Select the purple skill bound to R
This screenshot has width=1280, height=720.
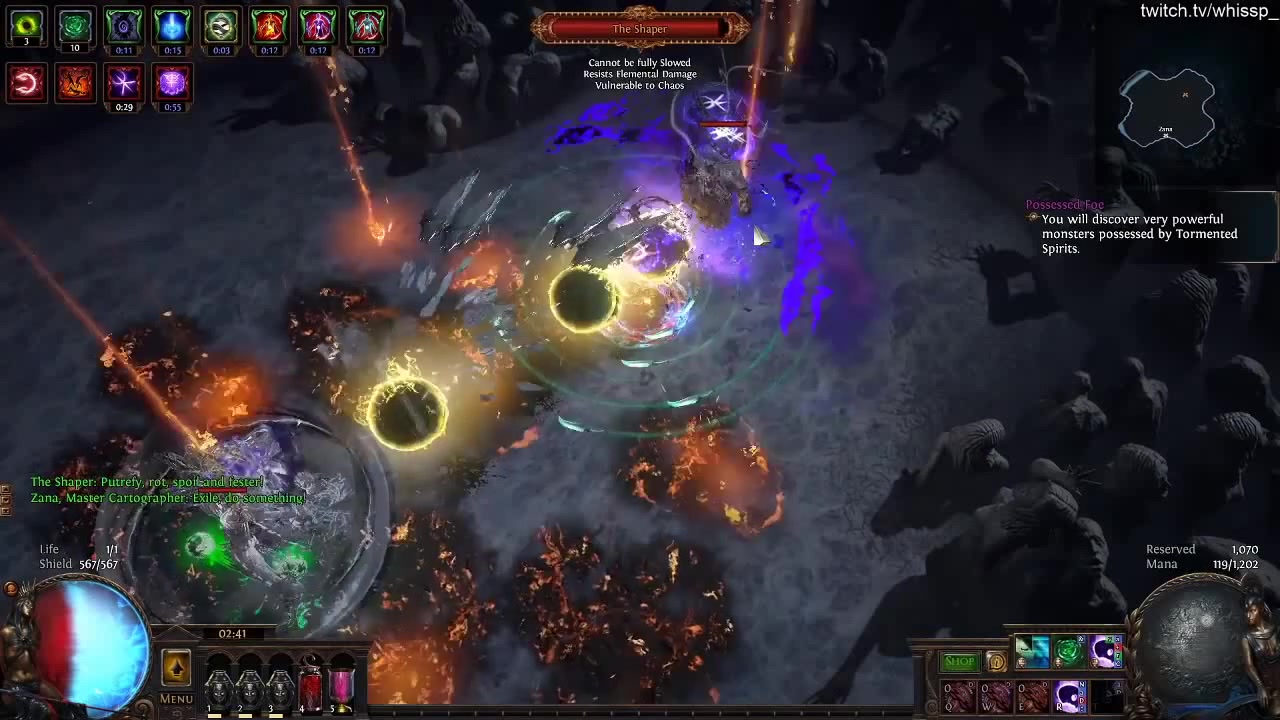(x=1070, y=696)
